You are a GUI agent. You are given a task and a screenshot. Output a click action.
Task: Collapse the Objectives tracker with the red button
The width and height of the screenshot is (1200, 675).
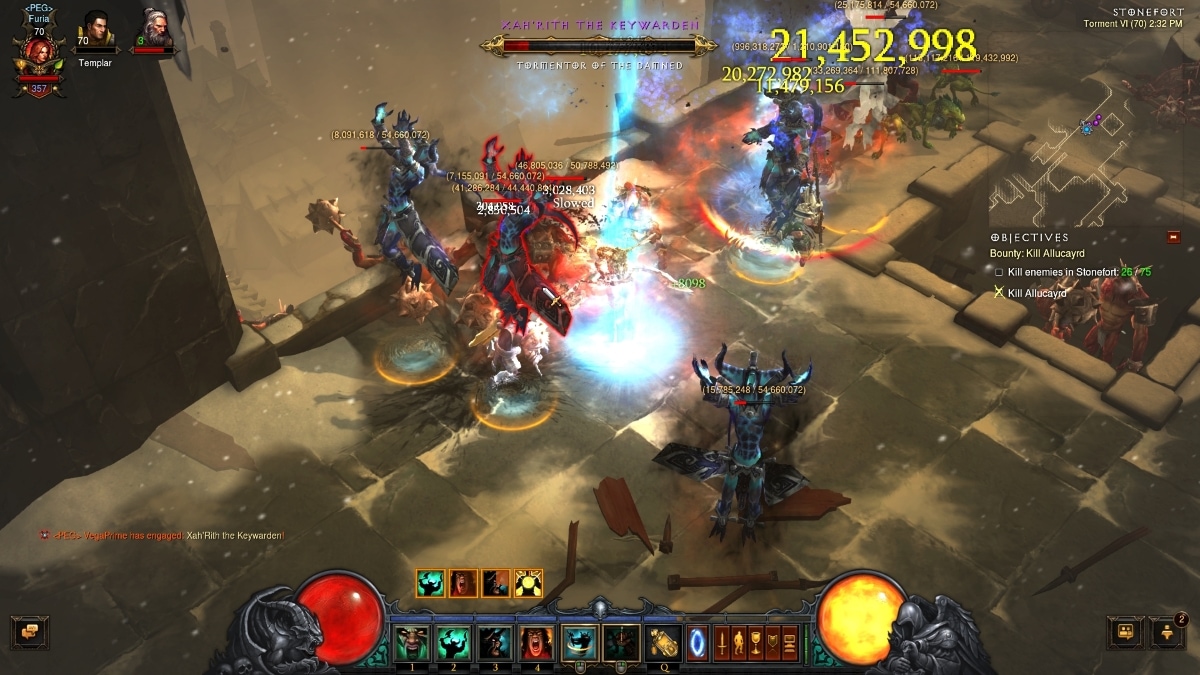pos(1173,237)
